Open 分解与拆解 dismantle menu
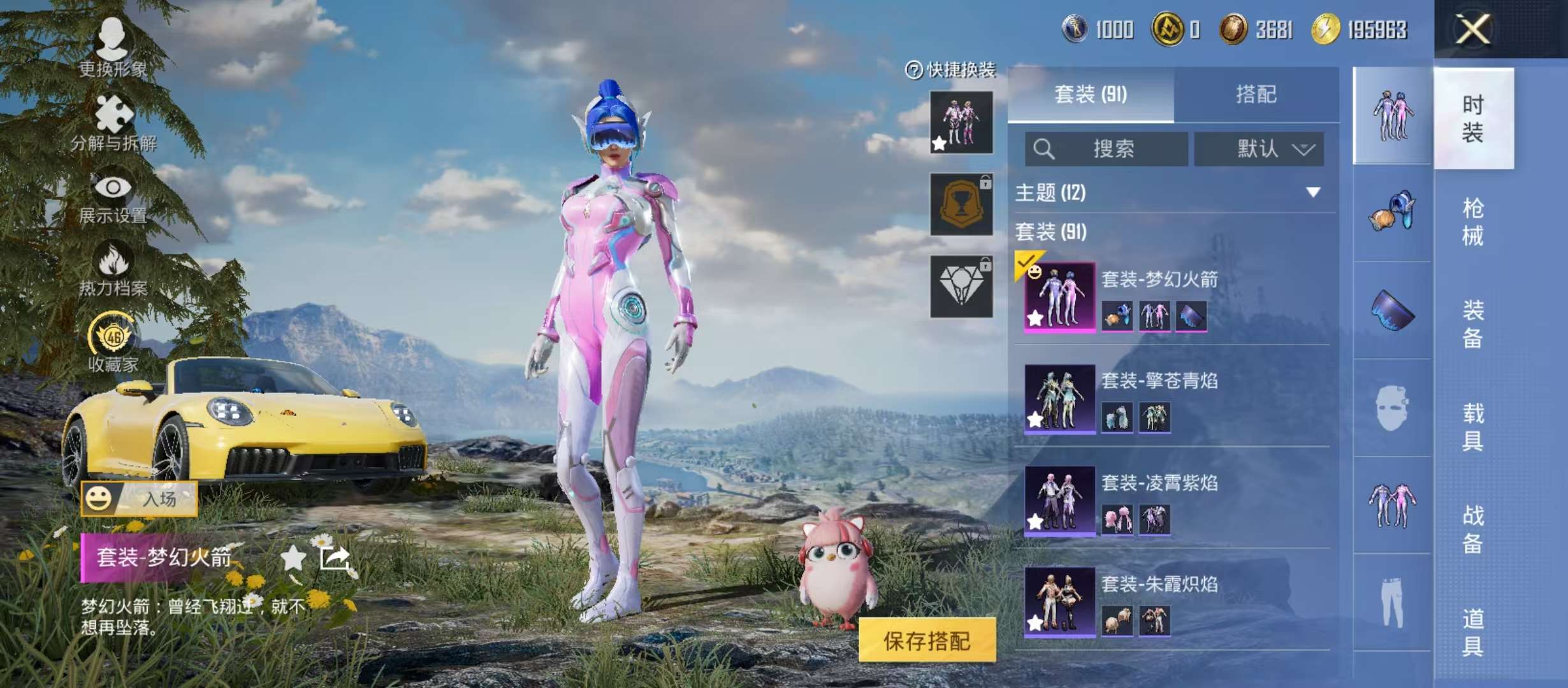 pyautogui.click(x=113, y=122)
